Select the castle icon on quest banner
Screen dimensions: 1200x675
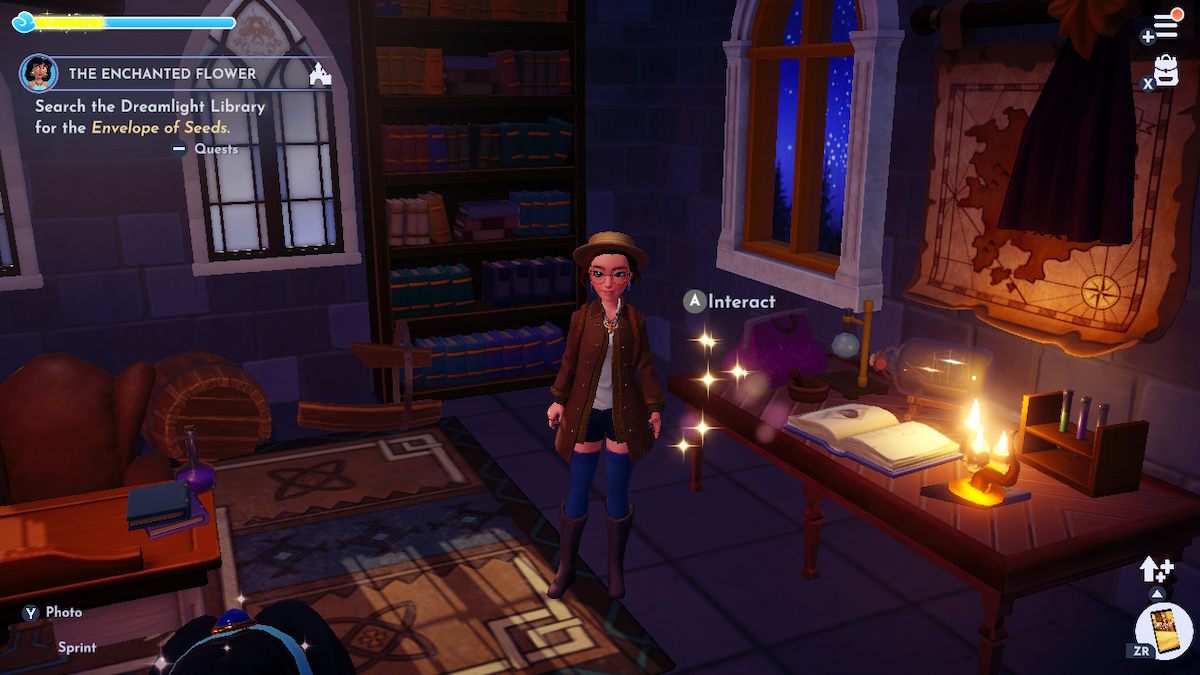click(320, 74)
